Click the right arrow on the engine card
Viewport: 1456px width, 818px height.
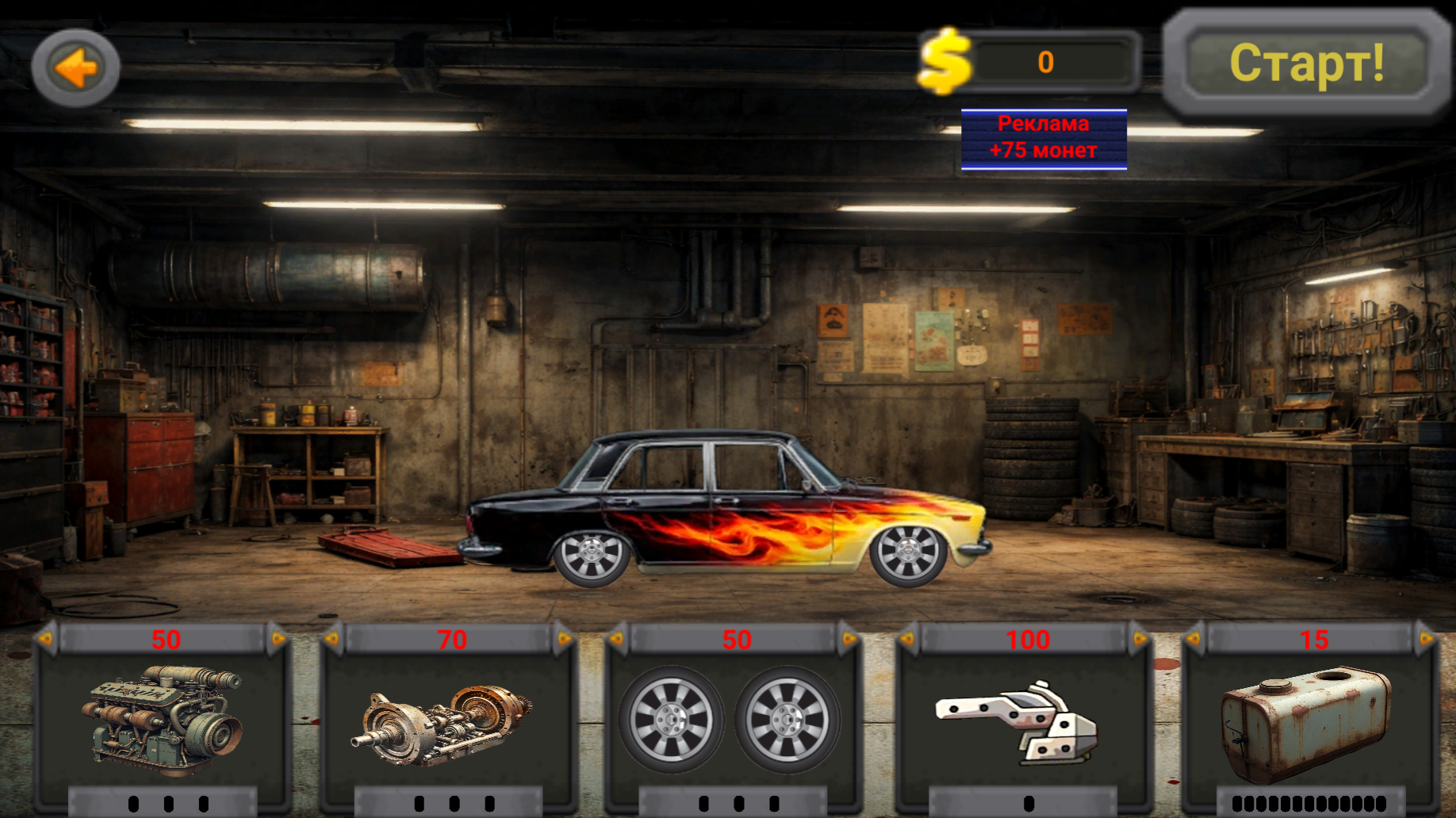pyautogui.click(x=278, y=638)
